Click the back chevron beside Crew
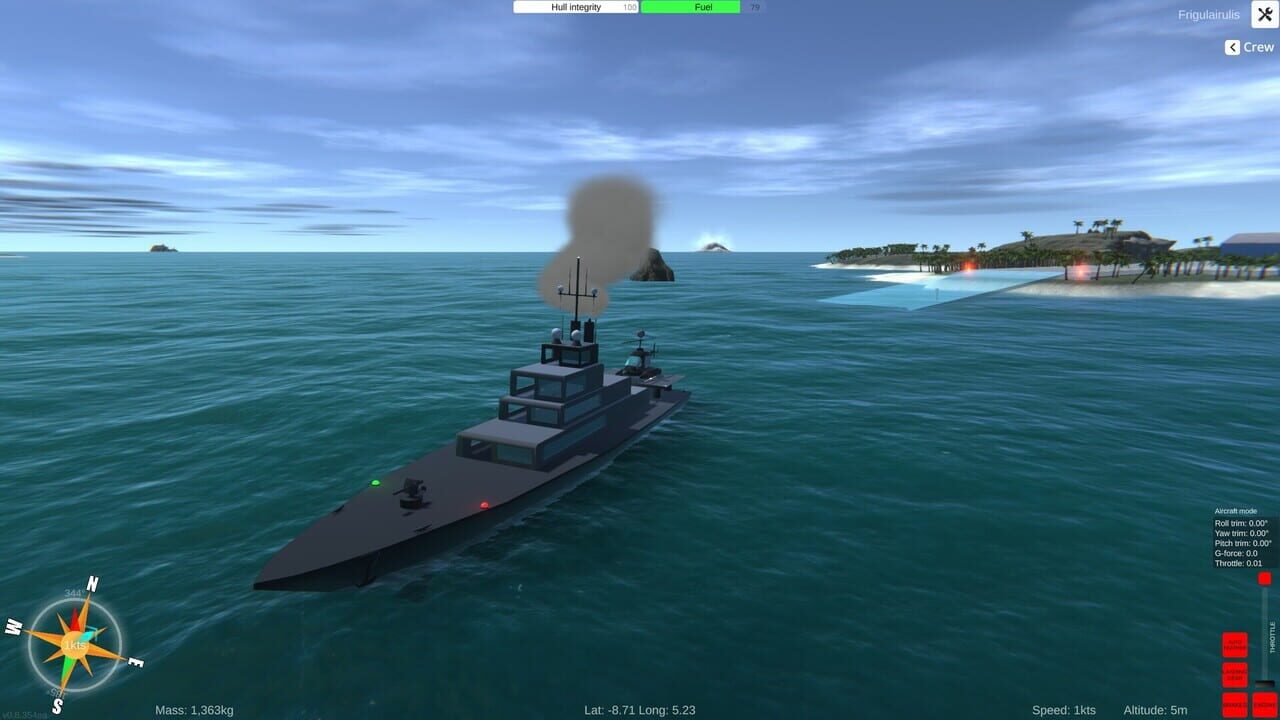Viewport: 1280px width, 720px height. click(1231, 47)
